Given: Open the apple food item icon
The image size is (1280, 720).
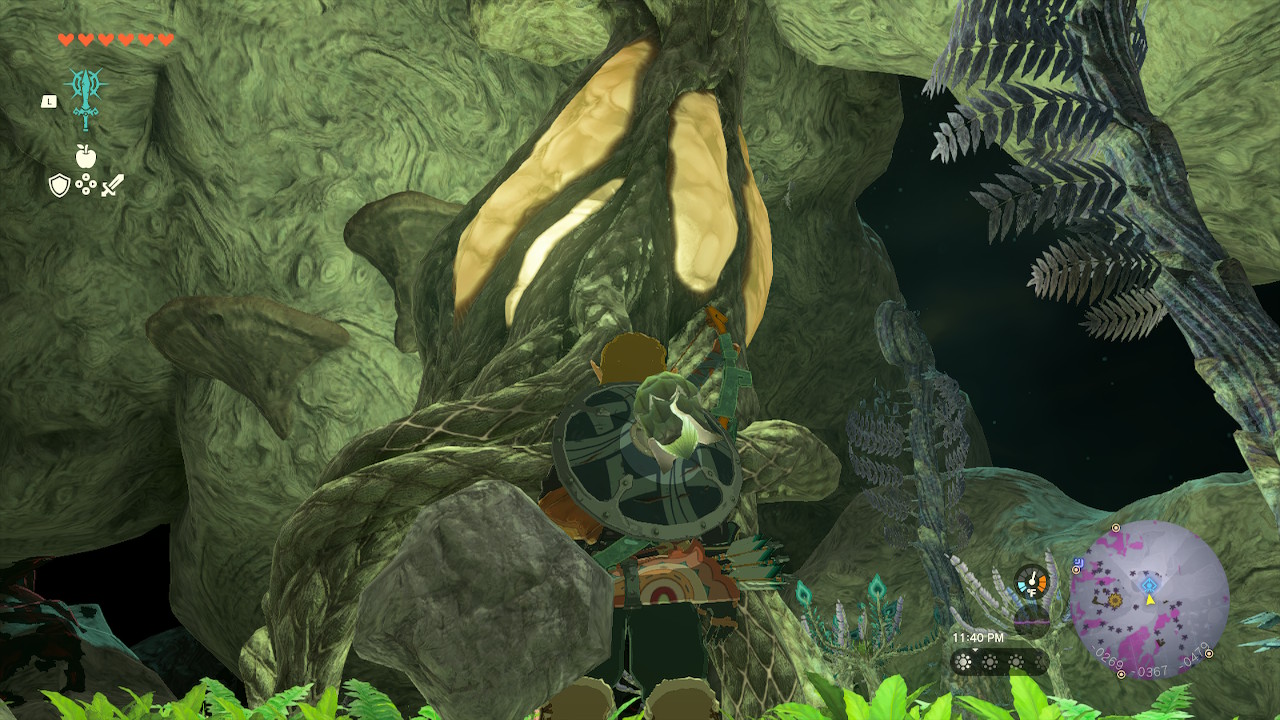Looking at the screenshot, I should pos(85,156).
